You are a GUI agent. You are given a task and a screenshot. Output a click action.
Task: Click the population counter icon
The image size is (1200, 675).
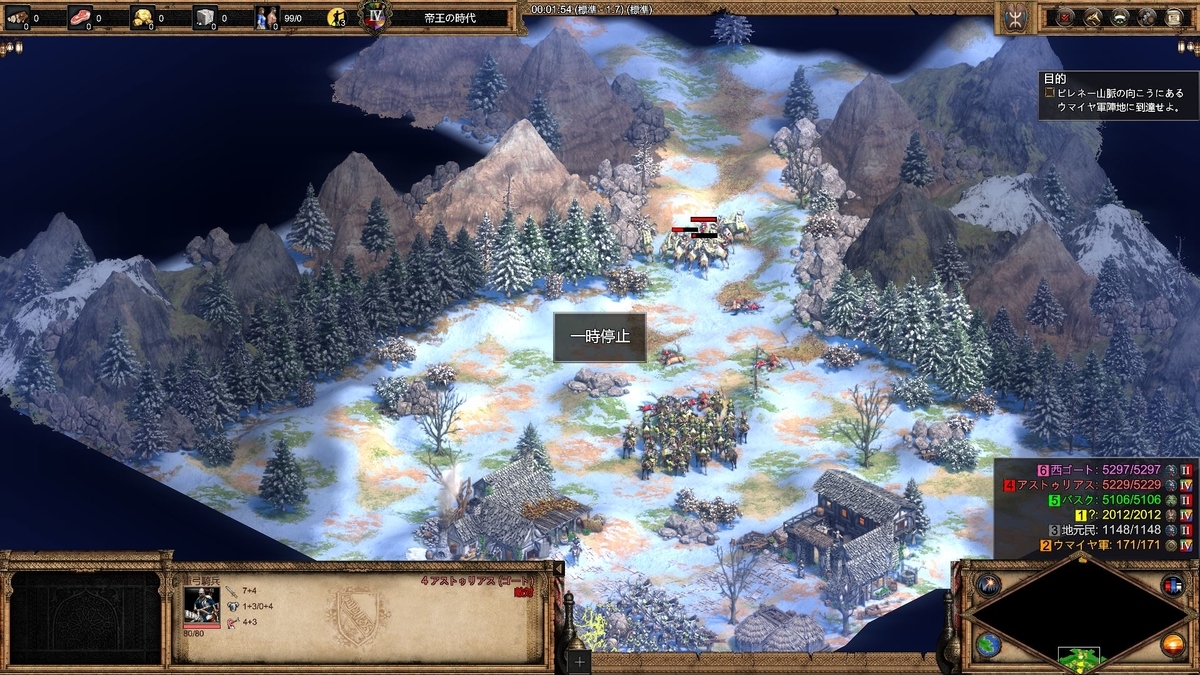[267, 17]
